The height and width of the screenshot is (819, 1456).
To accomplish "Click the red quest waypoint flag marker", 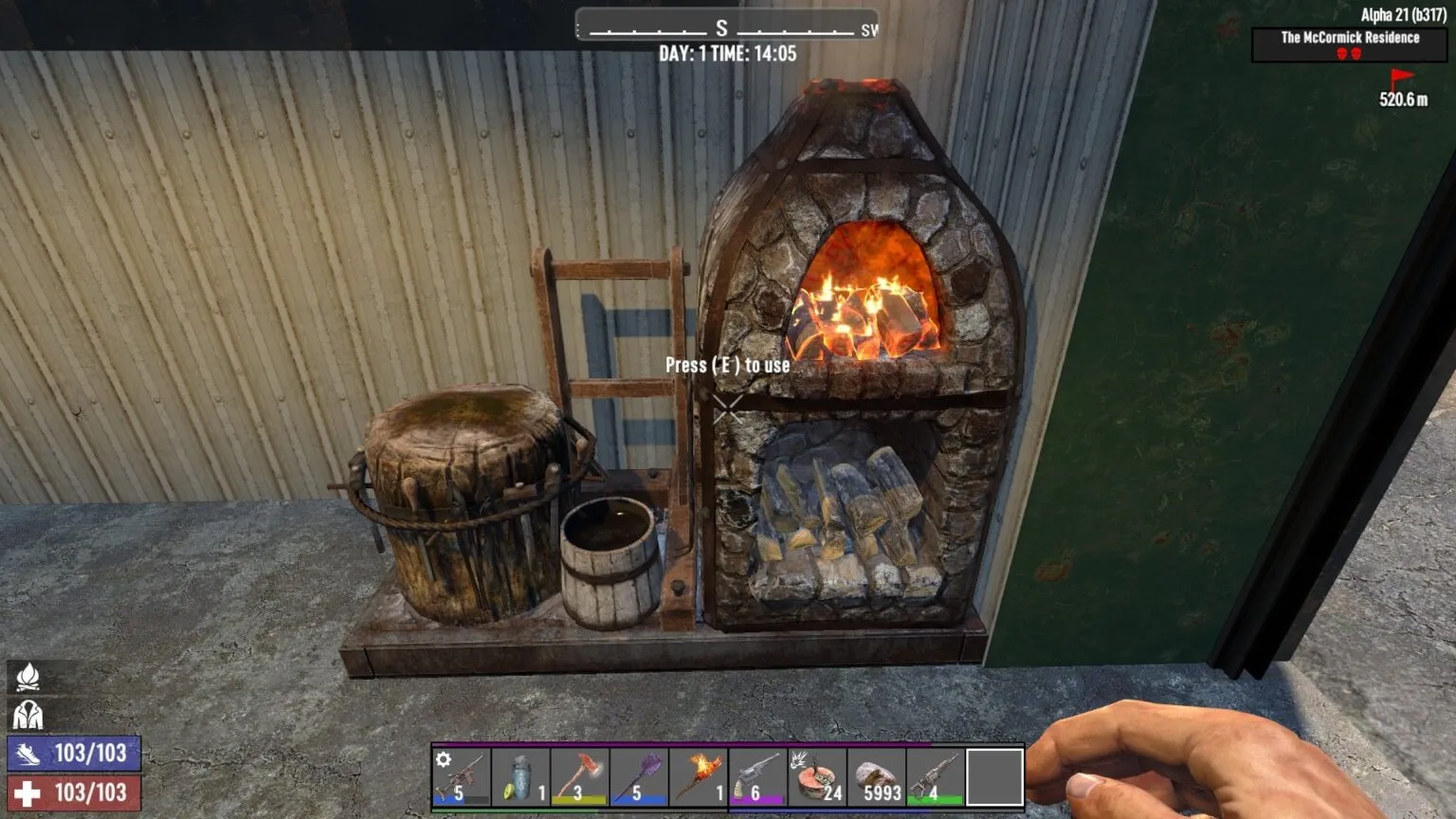I will [1401, 75].
